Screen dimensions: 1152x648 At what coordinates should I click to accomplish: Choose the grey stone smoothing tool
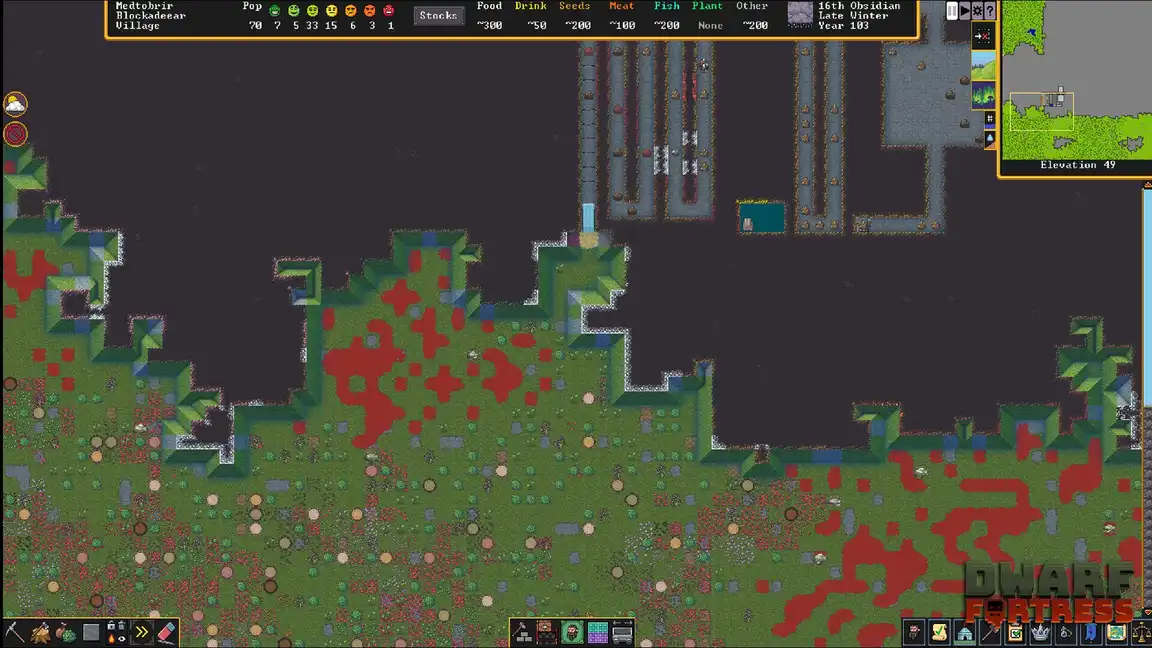tap(91, 632)
